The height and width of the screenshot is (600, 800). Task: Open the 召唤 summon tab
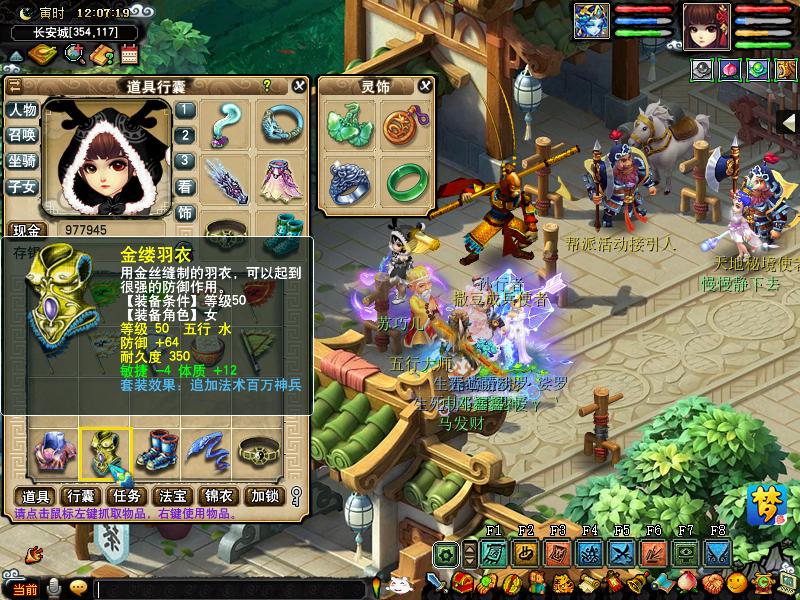coord(22,136)
